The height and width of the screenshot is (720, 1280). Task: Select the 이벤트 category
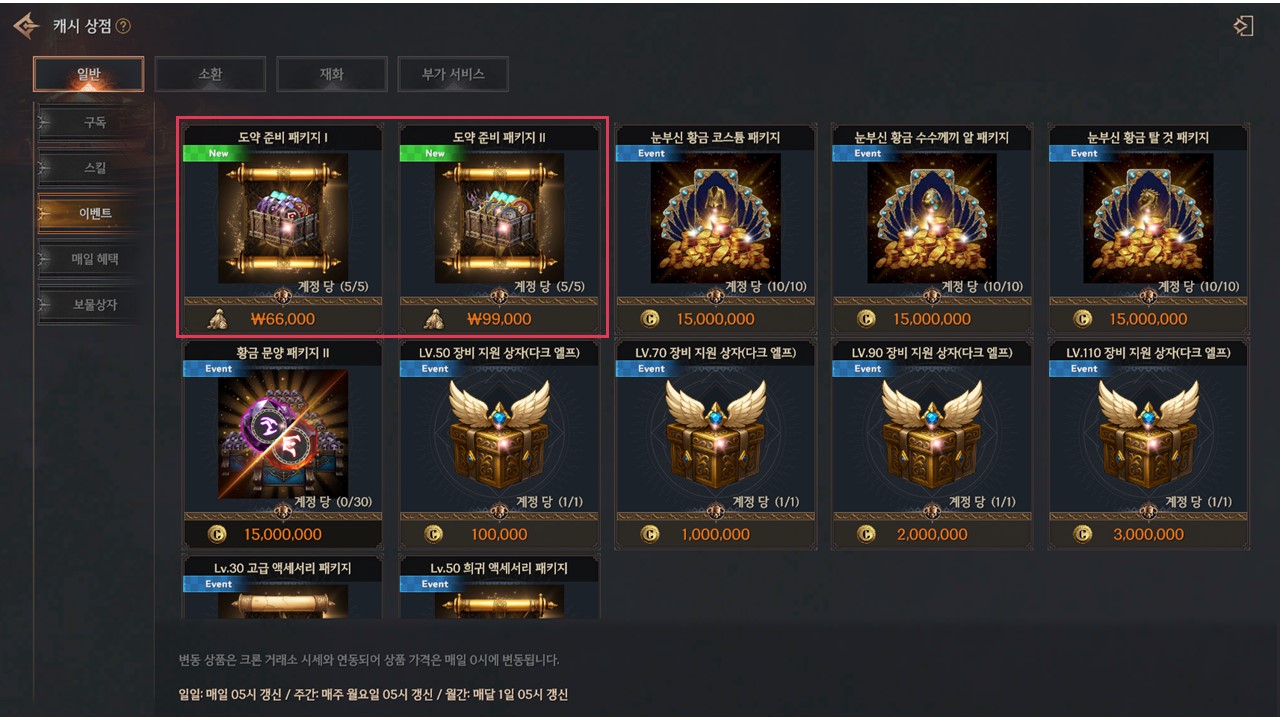pos(94,214)
